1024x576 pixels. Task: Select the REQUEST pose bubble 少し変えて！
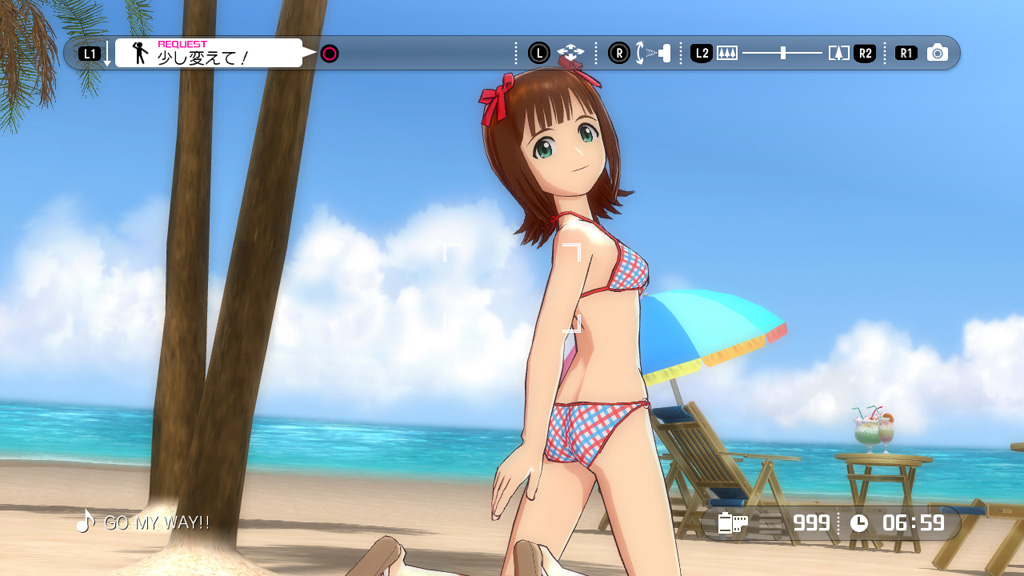pyautogui.click(x=208, y=53)
